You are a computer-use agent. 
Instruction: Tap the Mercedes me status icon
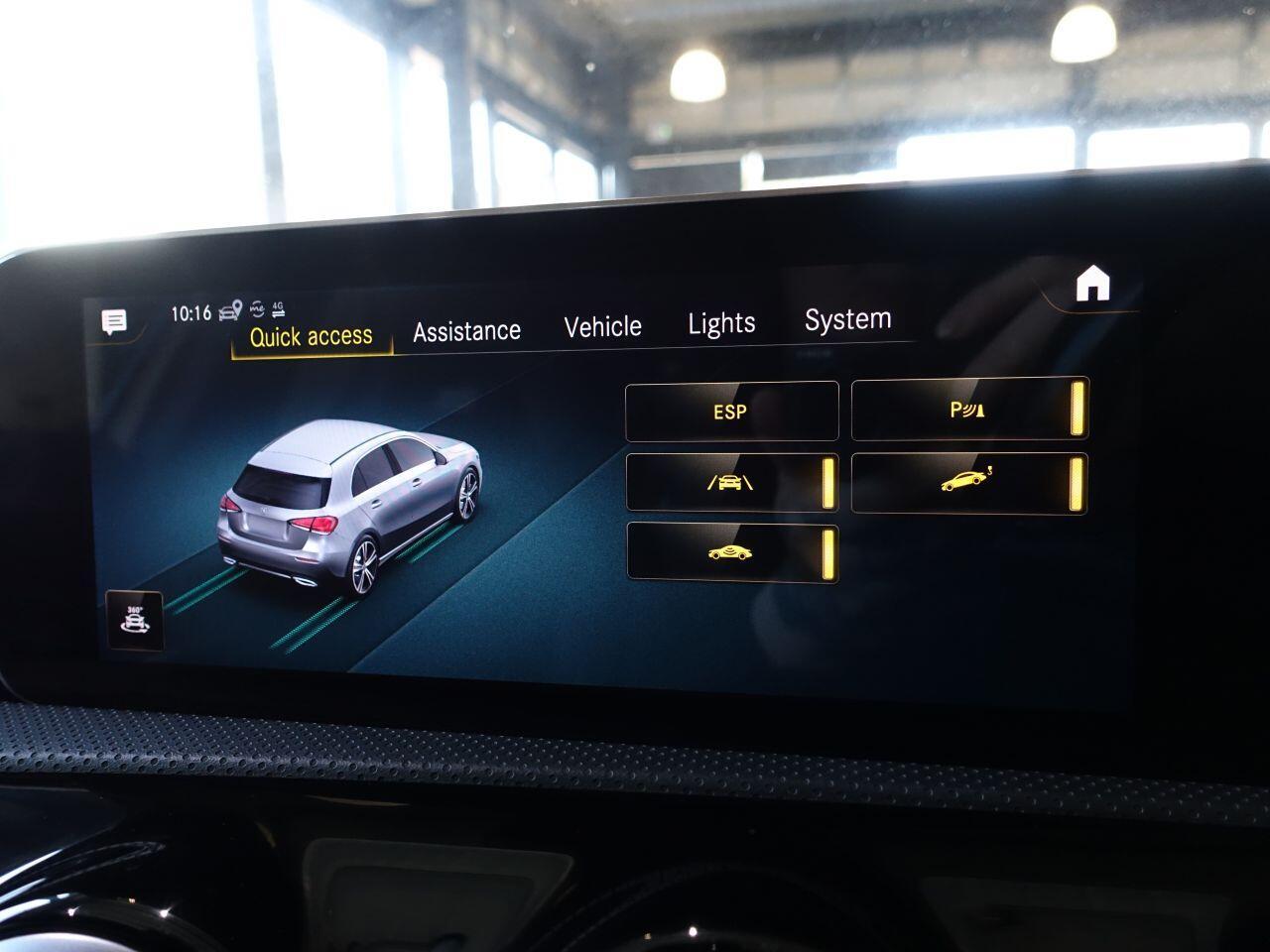(257, 308)
